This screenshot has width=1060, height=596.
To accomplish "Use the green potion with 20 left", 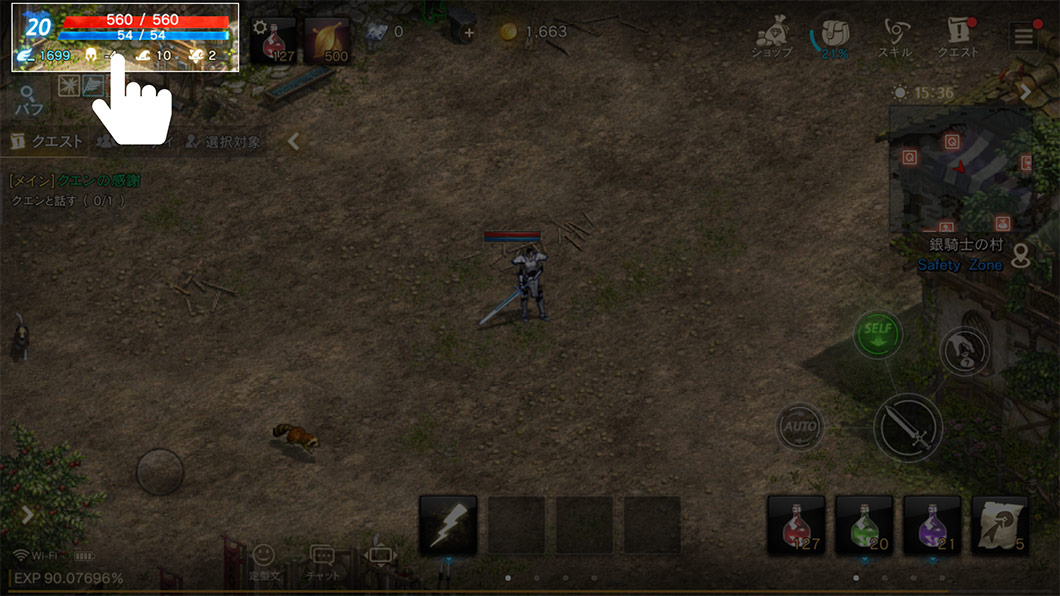I will tap(864, 525).
